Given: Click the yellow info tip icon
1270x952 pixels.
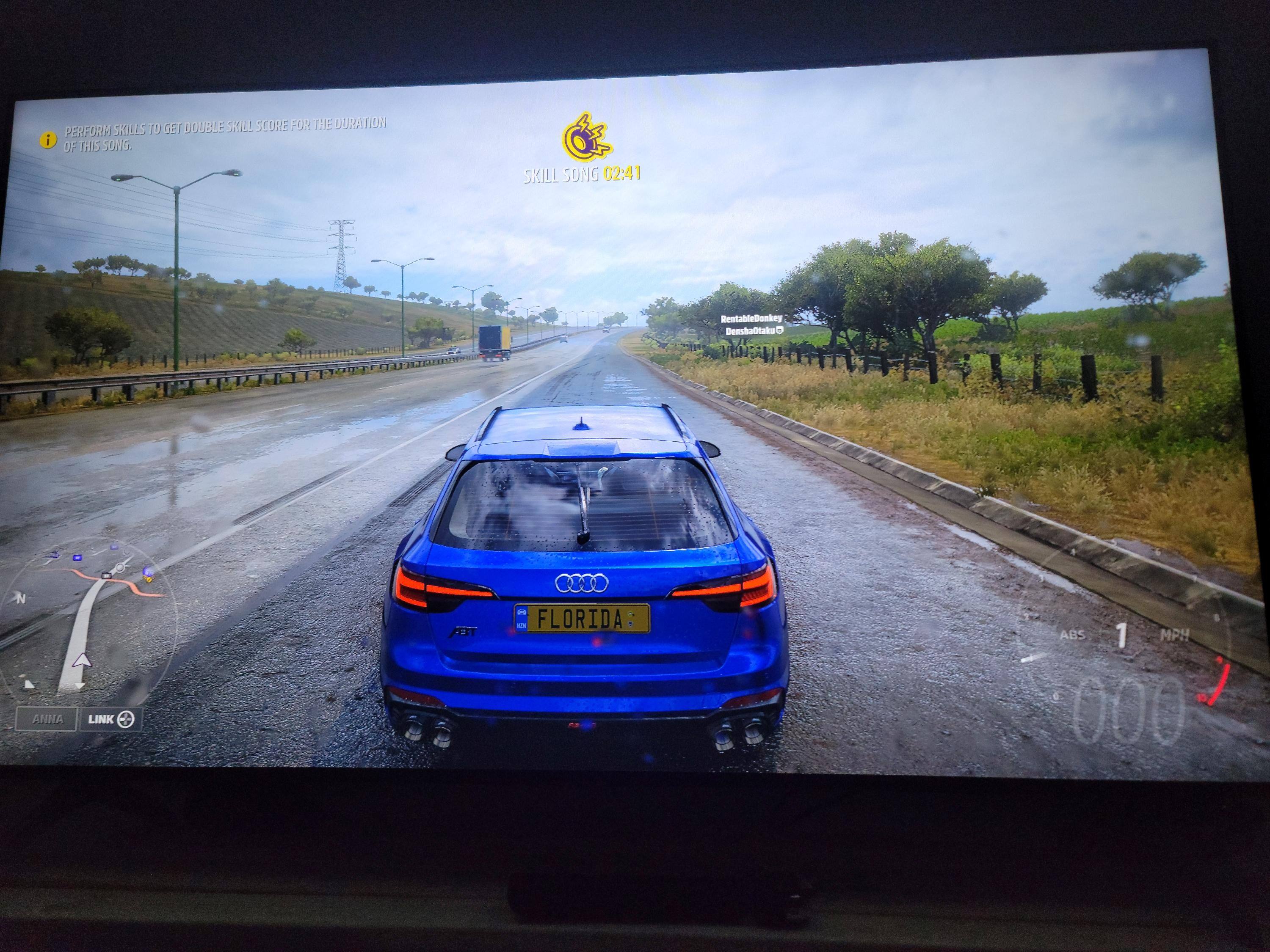Looking at the screenshot, I should 48,140.
